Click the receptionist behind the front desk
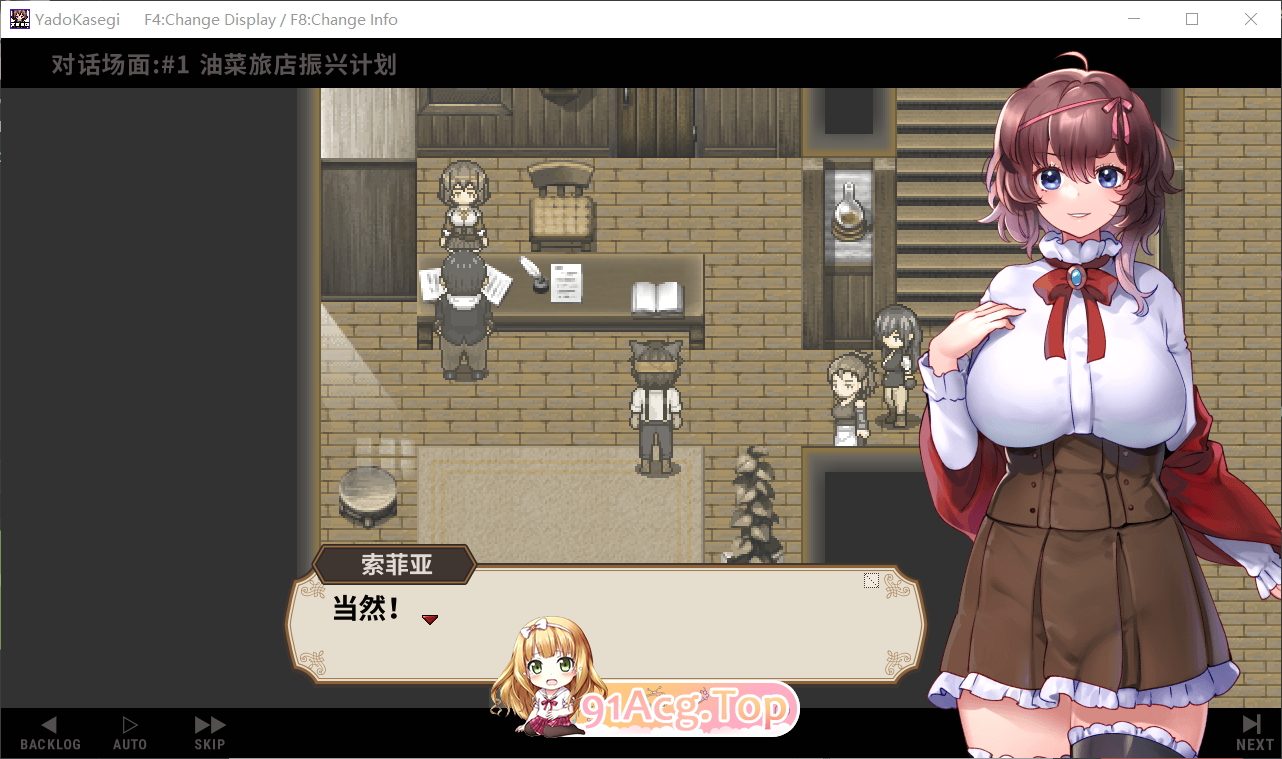1282x759 pixels. (x=463, y=205)
